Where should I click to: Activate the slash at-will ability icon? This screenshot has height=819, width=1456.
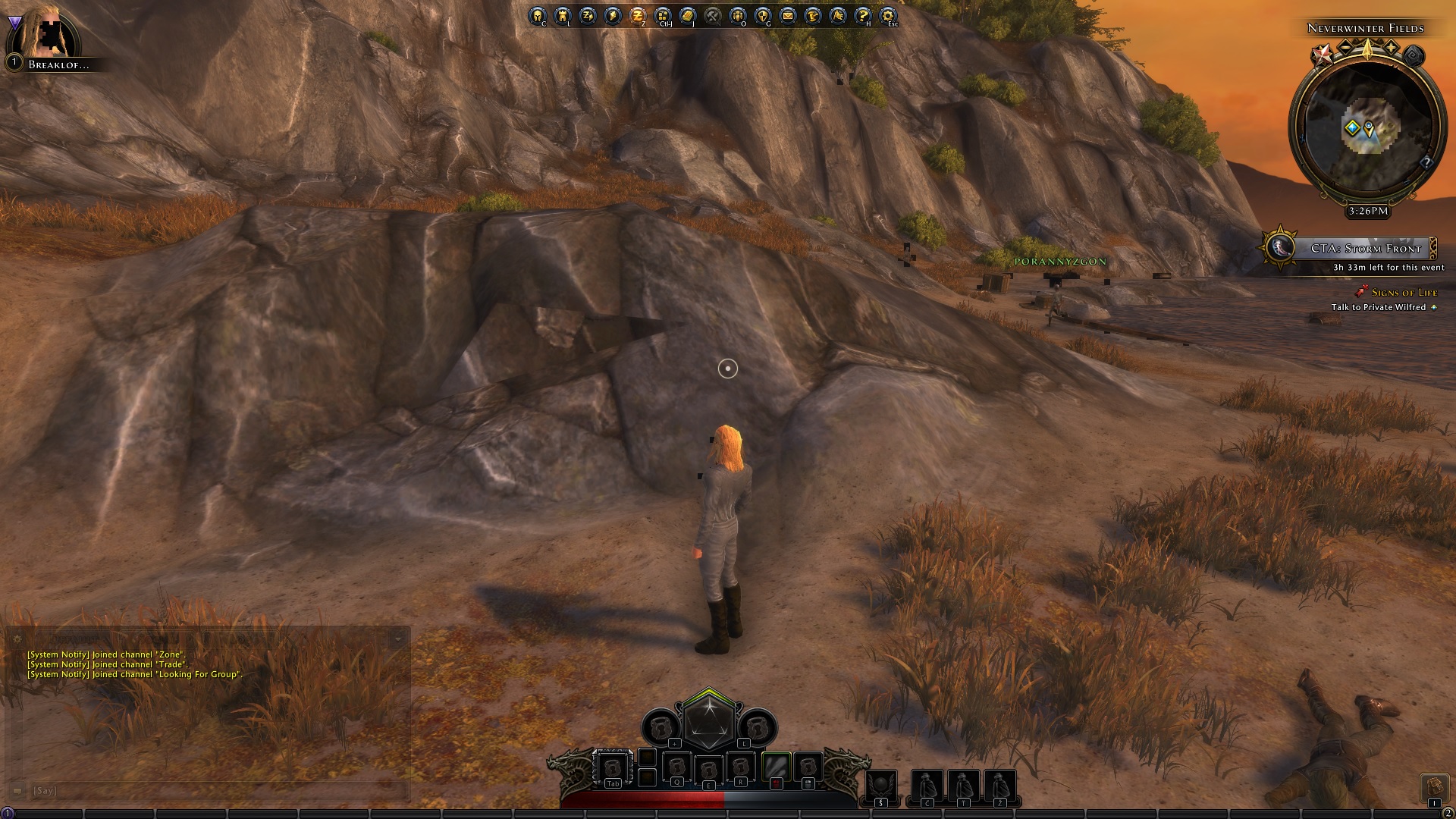pos(776,767)
